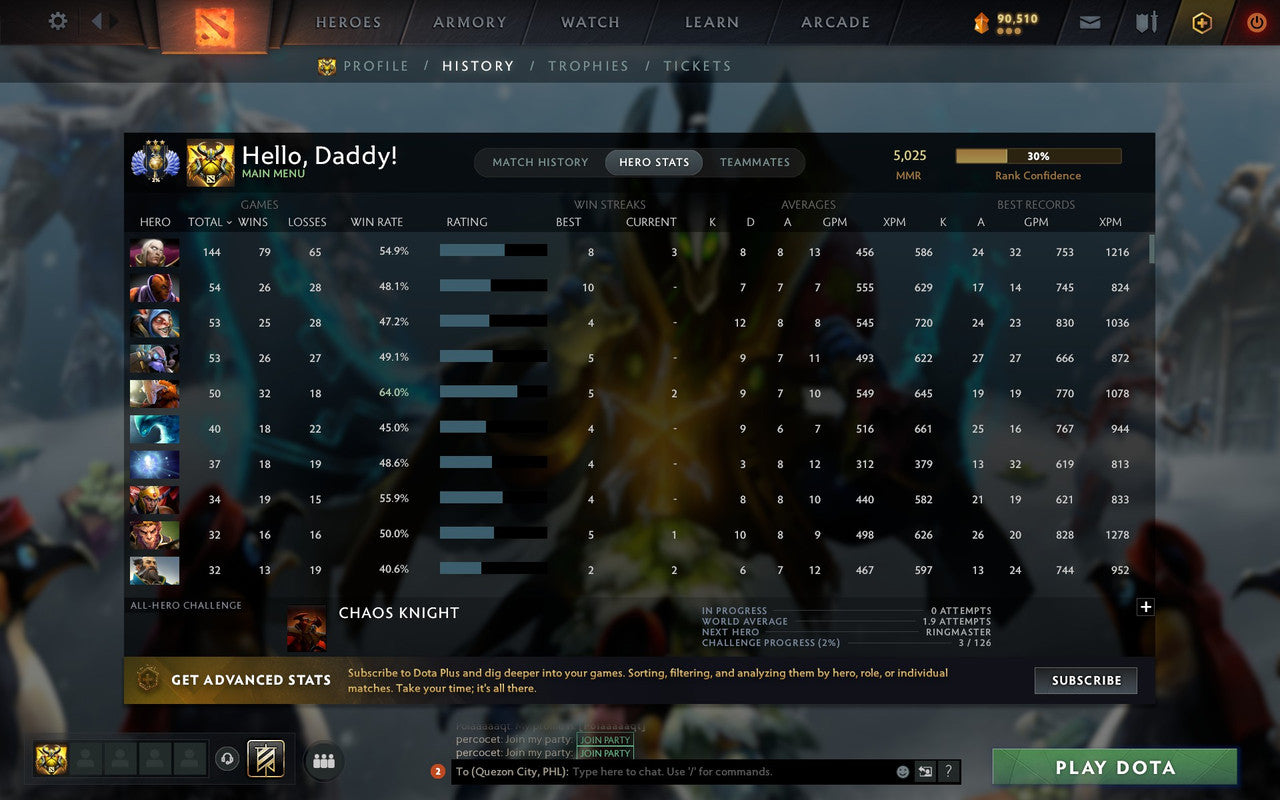
Task: Expand the stats panel with the plus button
Action: coord(1145,606)
